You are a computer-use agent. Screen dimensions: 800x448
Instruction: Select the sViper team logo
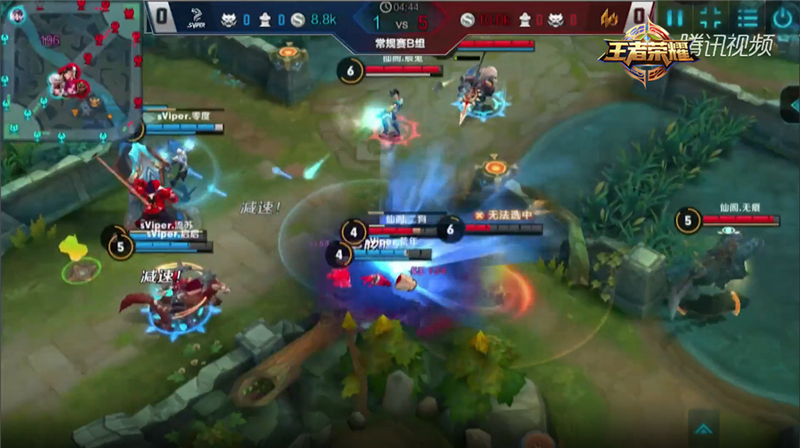click(x=194, y=18)
